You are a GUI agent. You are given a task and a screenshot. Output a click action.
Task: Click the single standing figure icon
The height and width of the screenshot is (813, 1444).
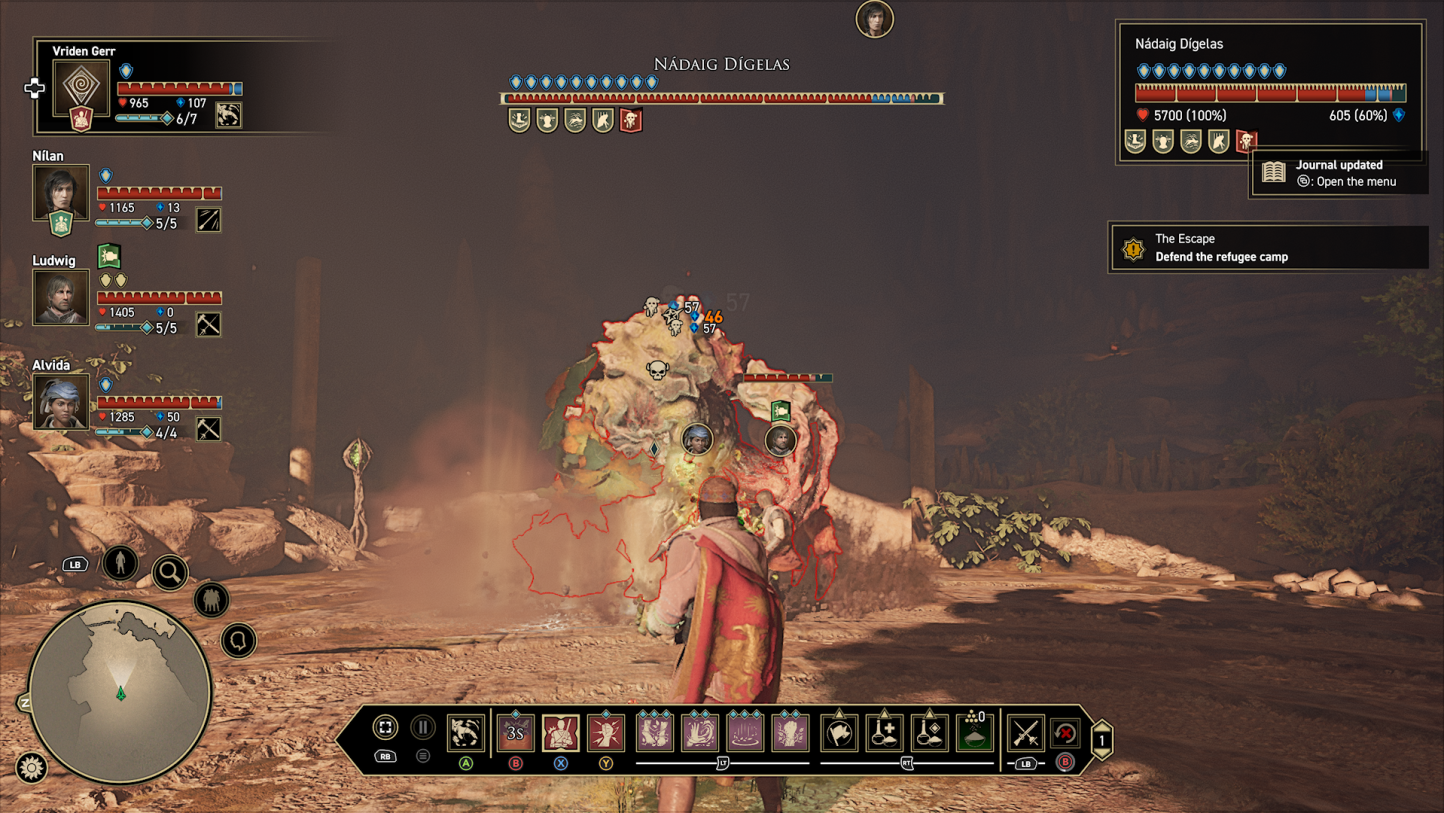[x=120, y=562]
